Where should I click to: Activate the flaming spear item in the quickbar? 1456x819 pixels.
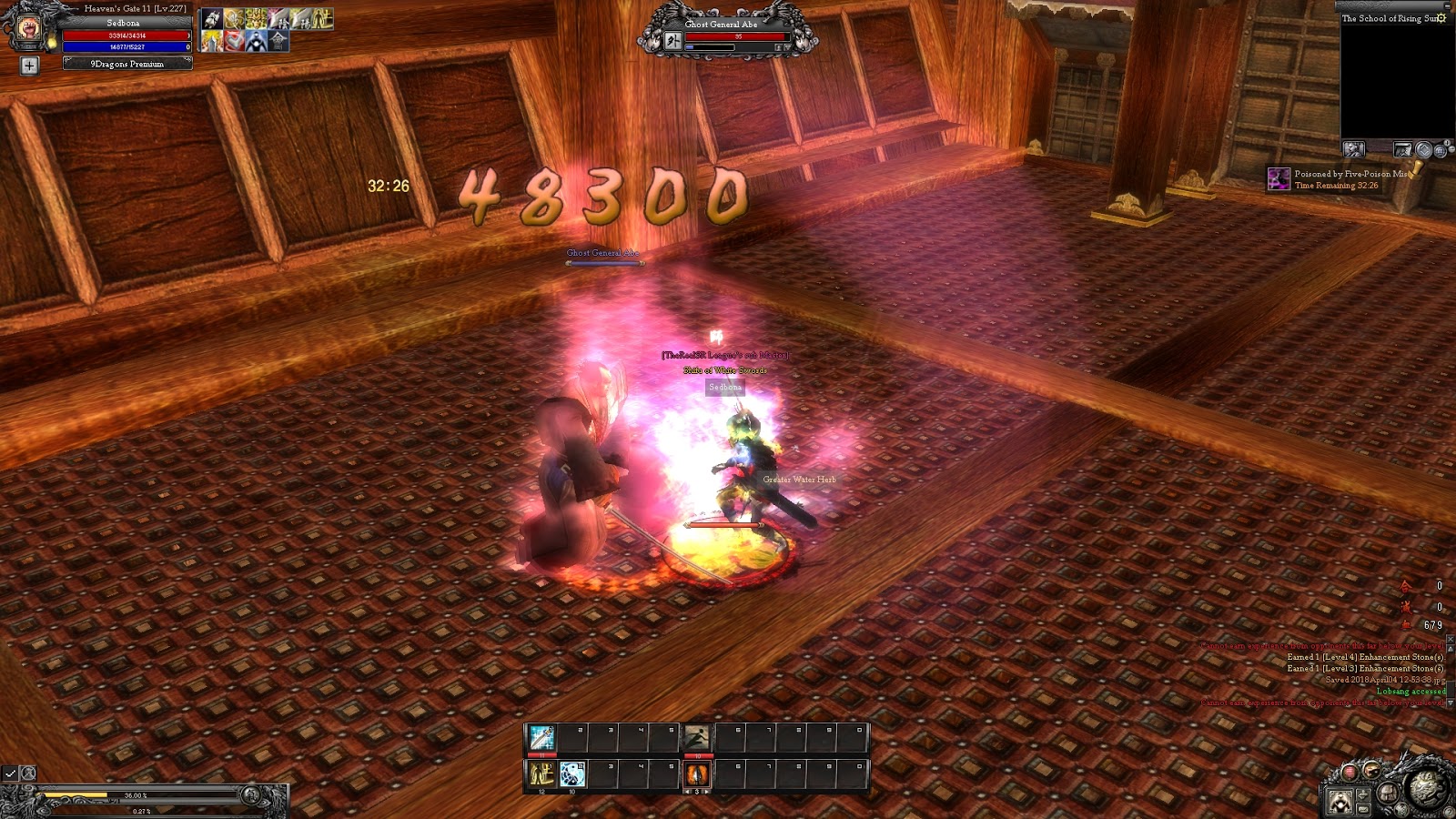tap(697, 774)
